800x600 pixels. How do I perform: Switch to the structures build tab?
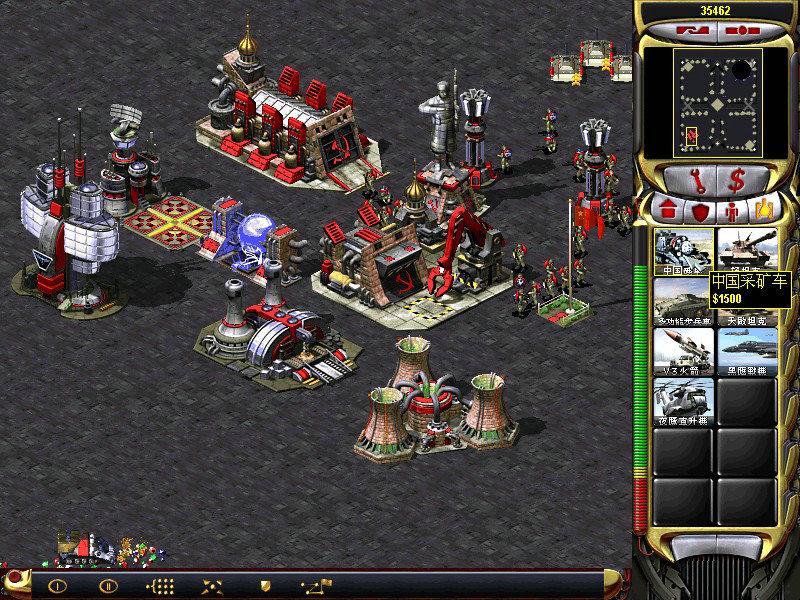tap(668, 211)
